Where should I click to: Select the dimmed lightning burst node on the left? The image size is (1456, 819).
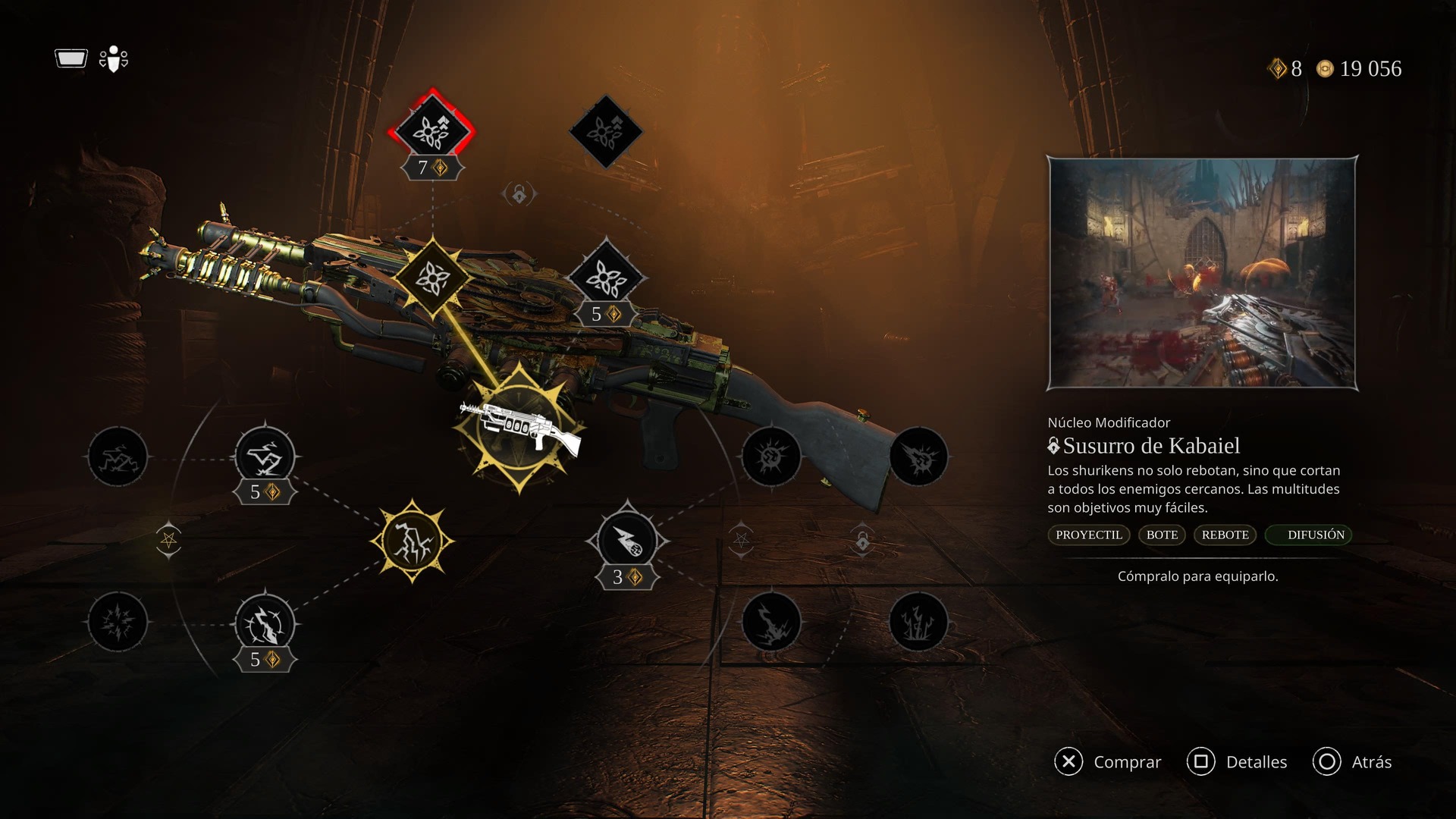tap(118, 623)
